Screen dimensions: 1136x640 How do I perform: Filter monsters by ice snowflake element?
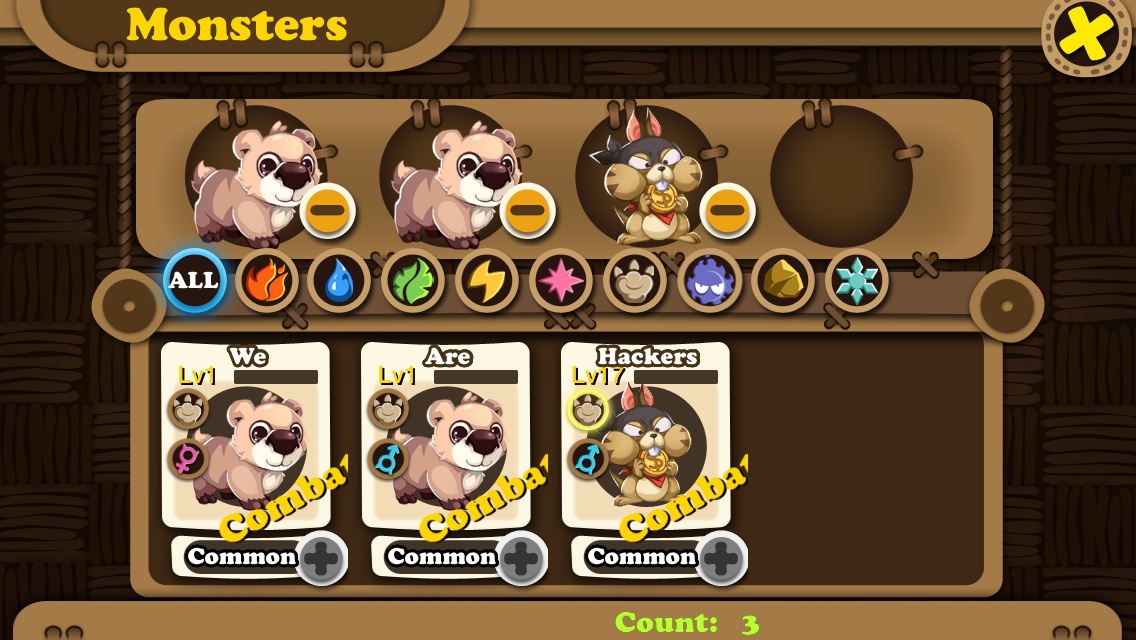click(x=857, y=281)
